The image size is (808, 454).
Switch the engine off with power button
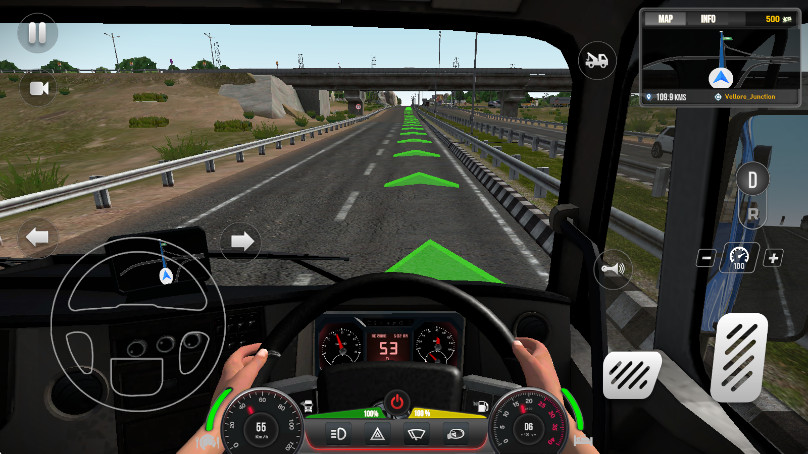pos(397,402)
